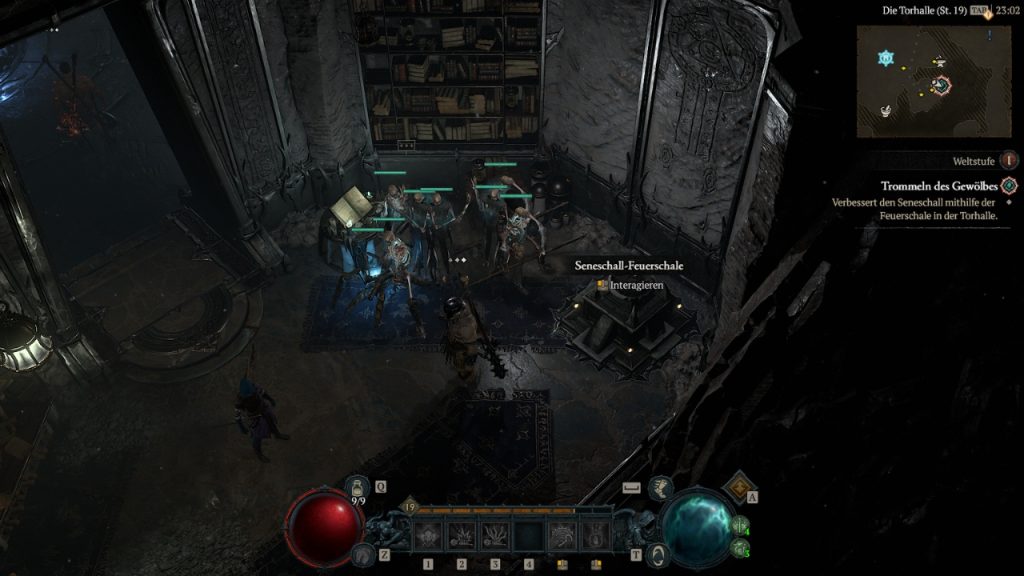Image resolution: width=1024 pixels, height=576 pixels.
Task: Activate the second skill slot ability
Action: 462,536
